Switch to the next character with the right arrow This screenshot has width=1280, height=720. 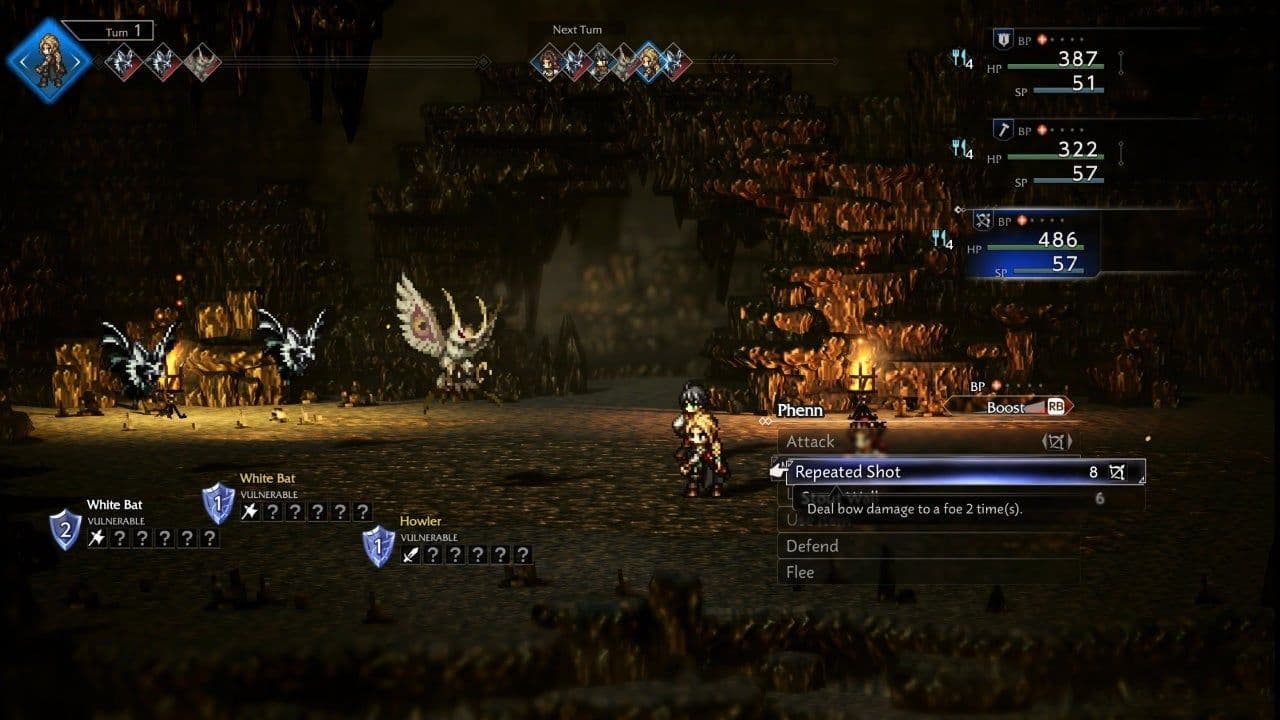[x=79, y=60]
